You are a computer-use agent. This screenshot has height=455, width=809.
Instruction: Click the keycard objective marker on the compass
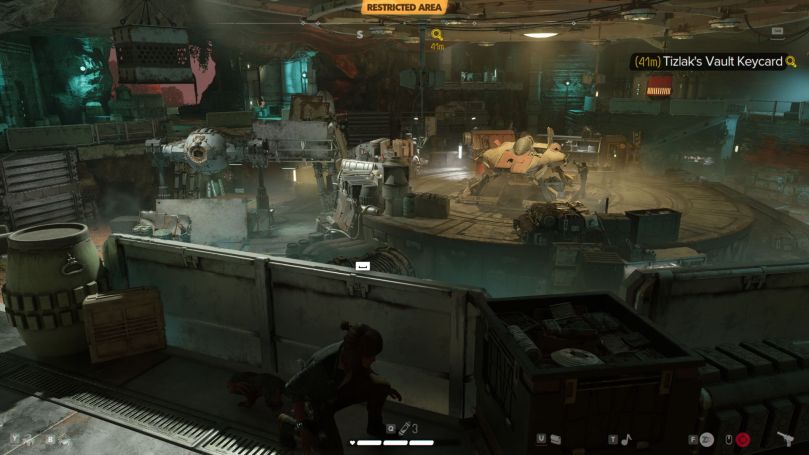click(437, 35)
